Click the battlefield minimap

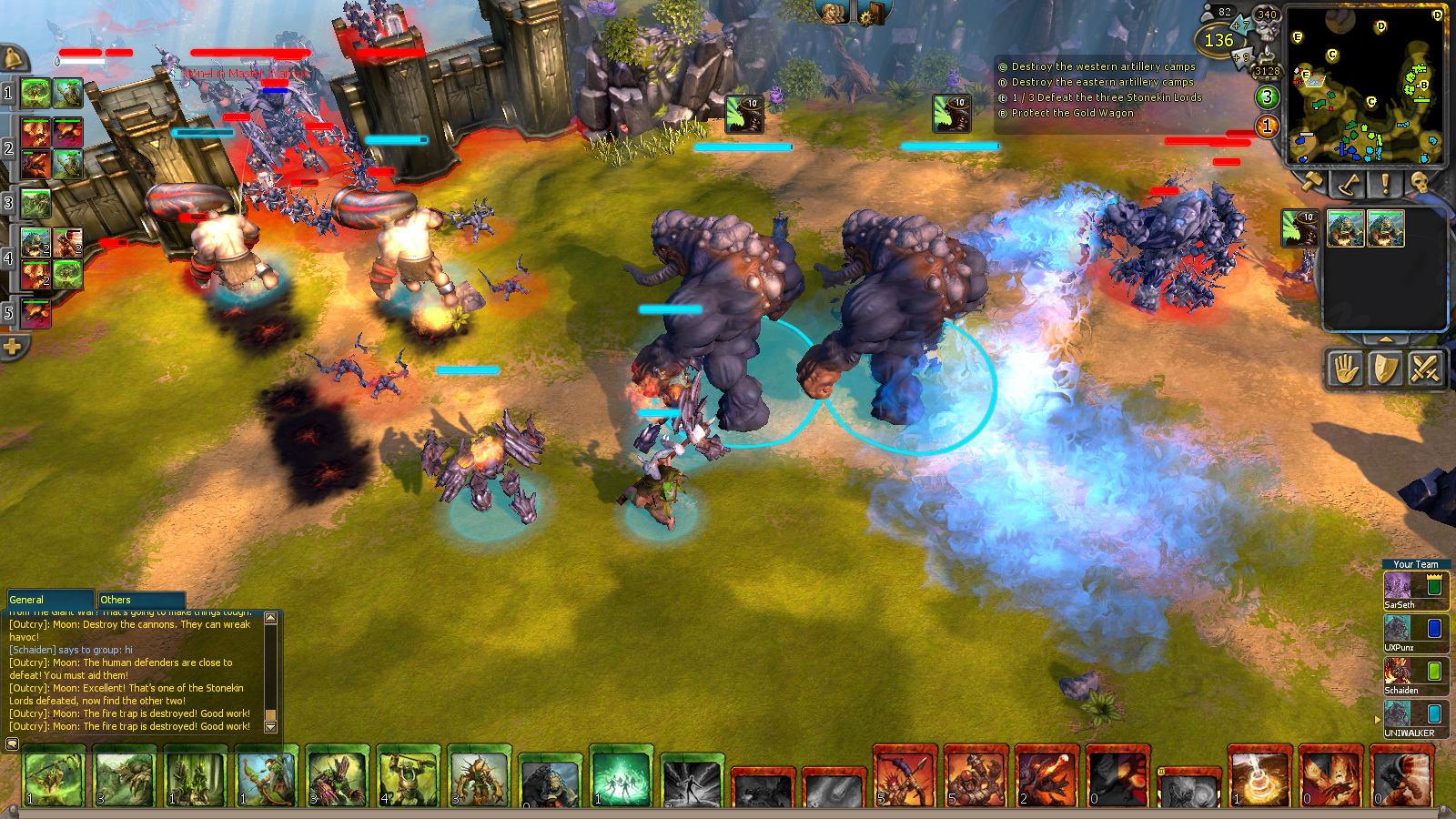click(1365, 86)
